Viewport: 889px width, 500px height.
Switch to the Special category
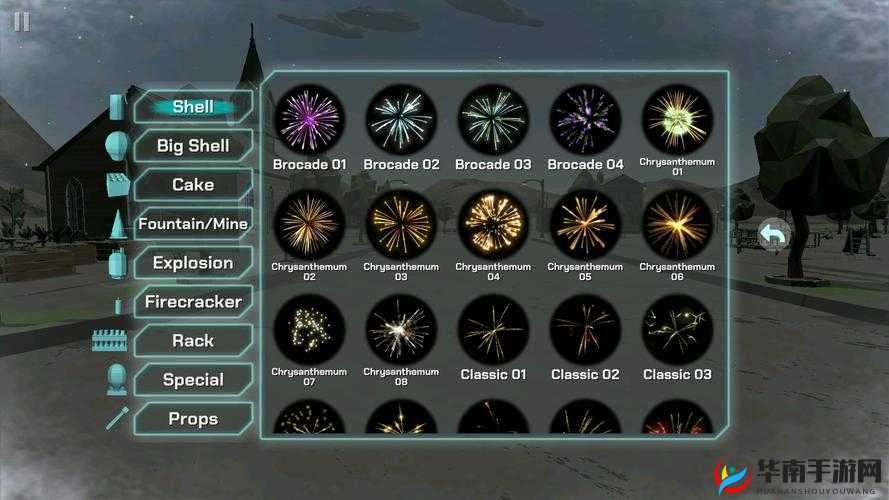click(x=193, y=380)
